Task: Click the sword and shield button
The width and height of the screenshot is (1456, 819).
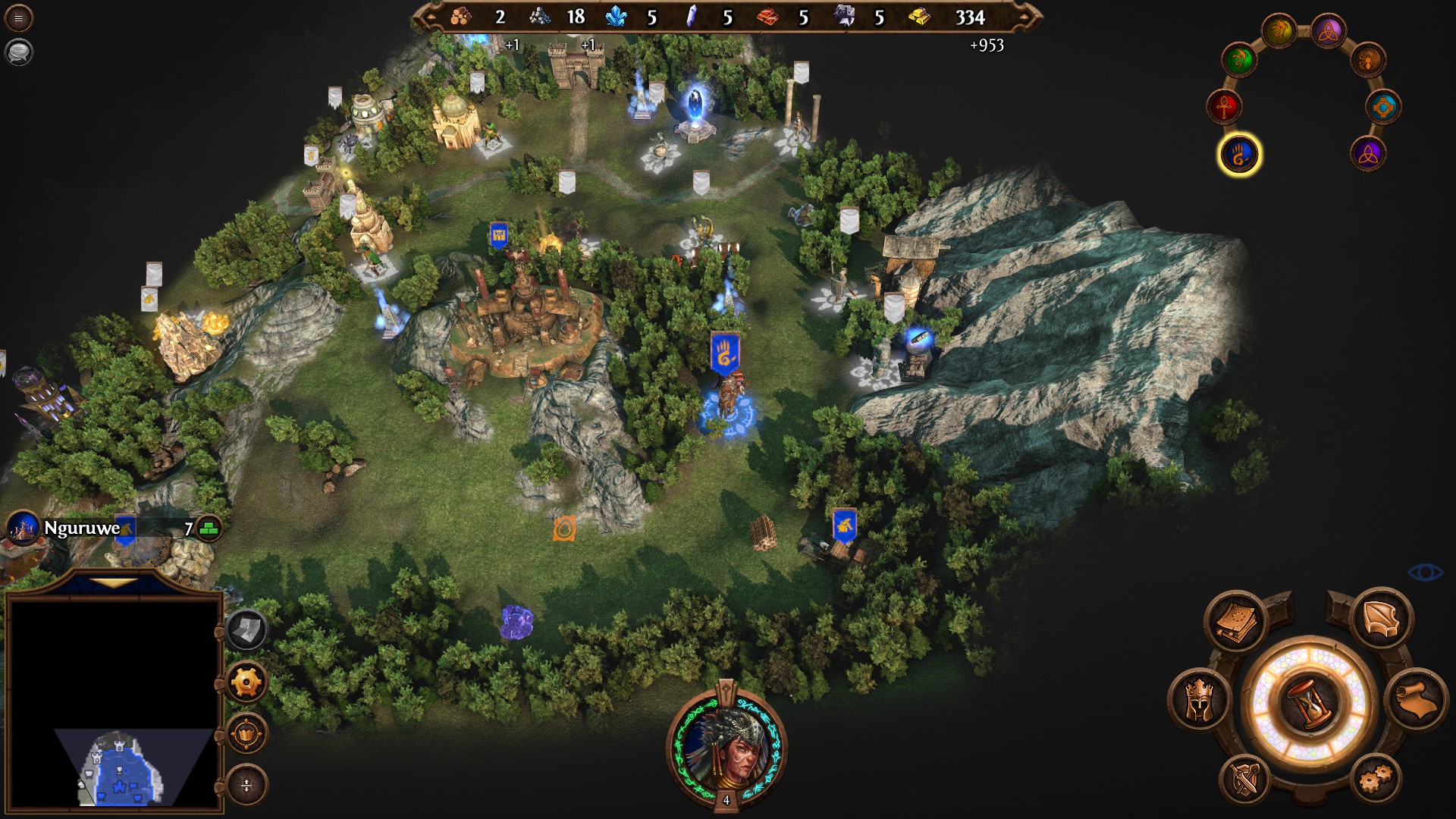Action: point(1246,780)
